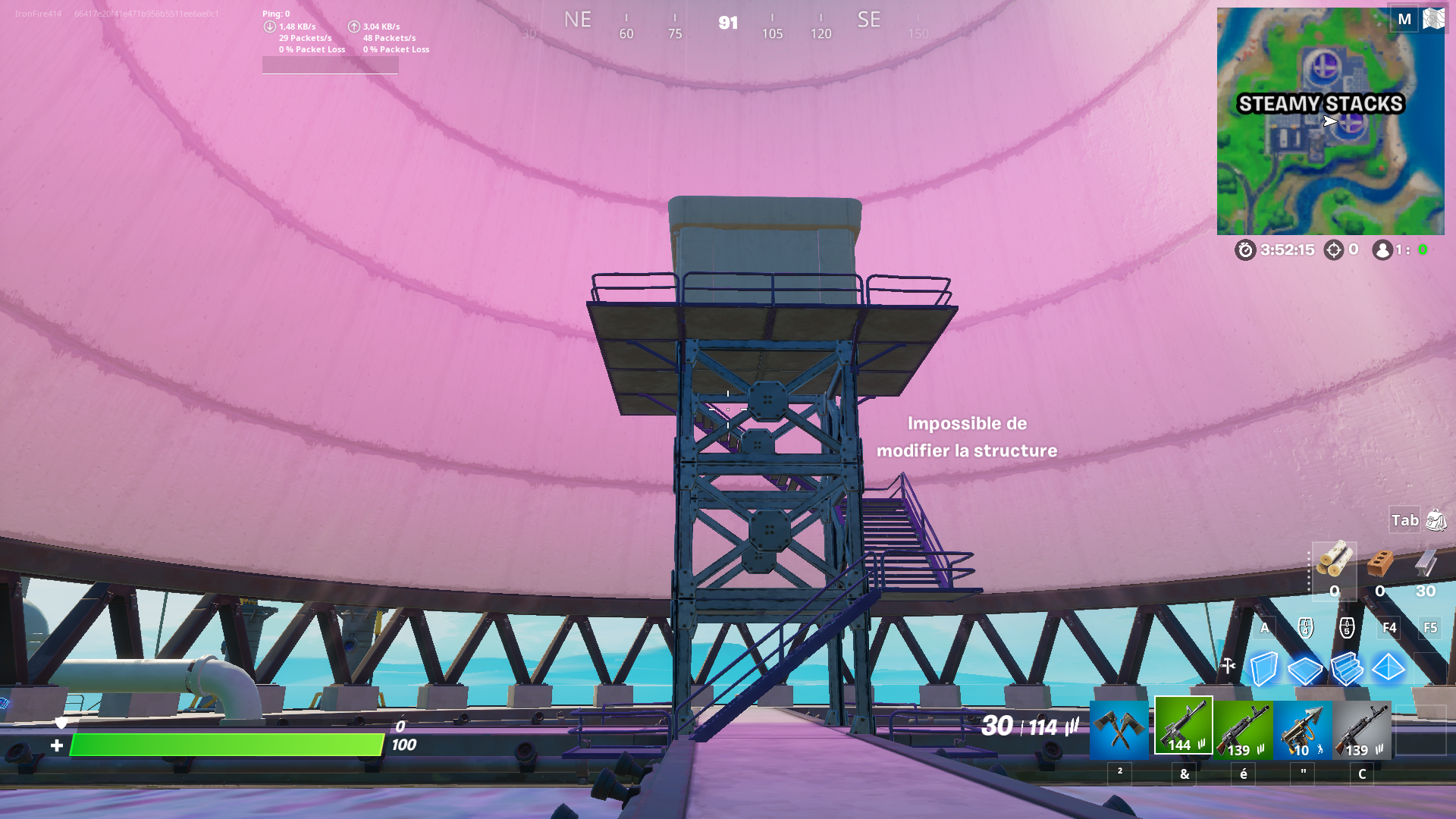Click the elimination crosshair counter icon
This screenshot has width=1456, height=819.
coord(1332,250)
